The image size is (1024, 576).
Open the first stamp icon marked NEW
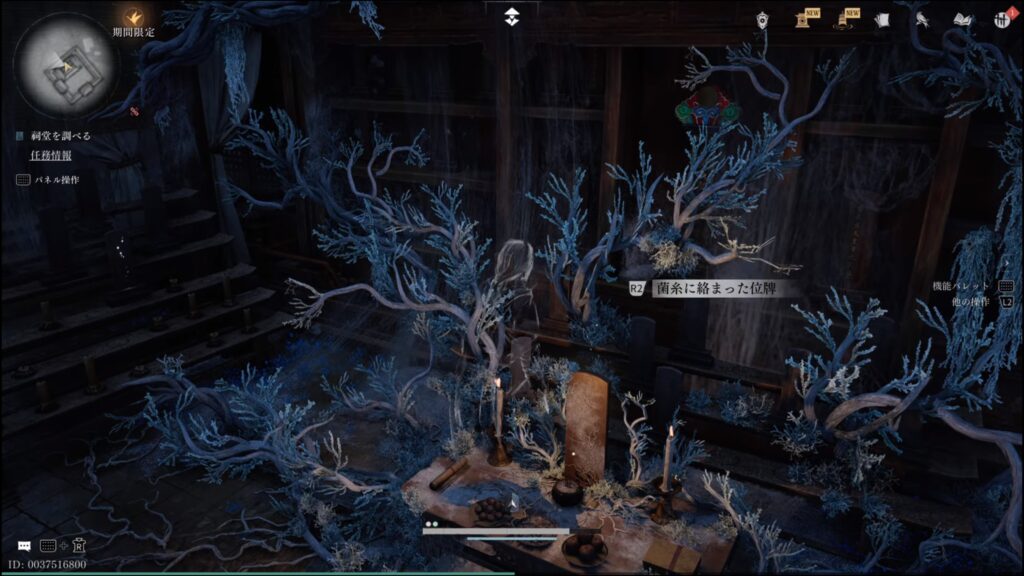[803, 18]
